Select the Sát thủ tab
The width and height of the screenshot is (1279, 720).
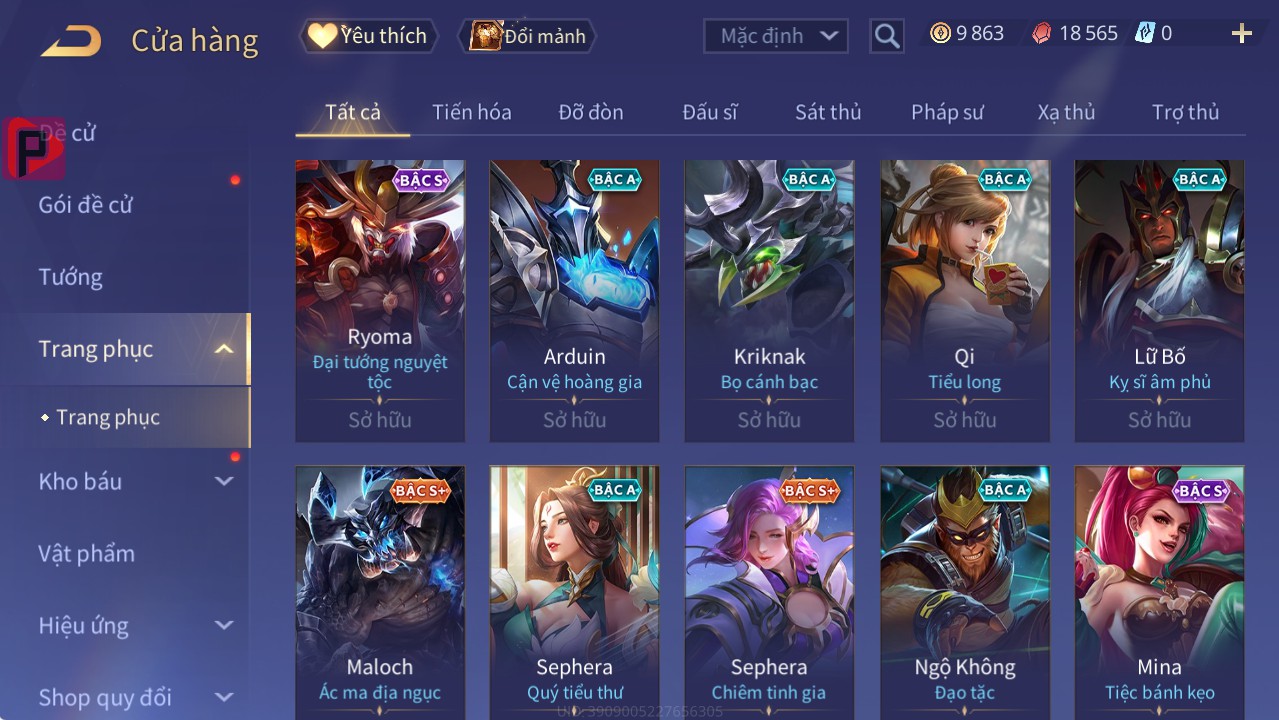point(828,112)
